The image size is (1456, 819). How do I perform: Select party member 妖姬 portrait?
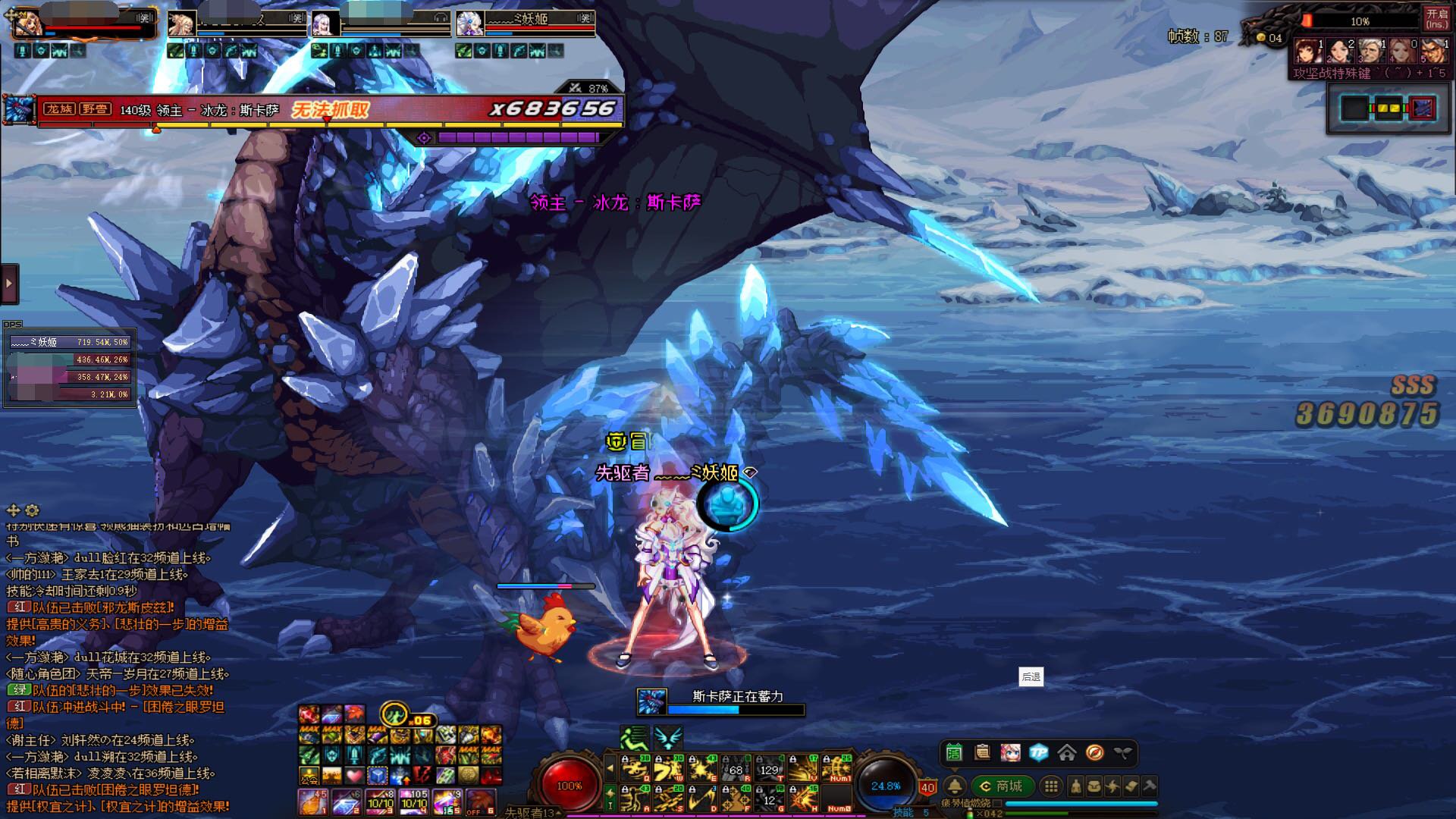pos(469,24)
